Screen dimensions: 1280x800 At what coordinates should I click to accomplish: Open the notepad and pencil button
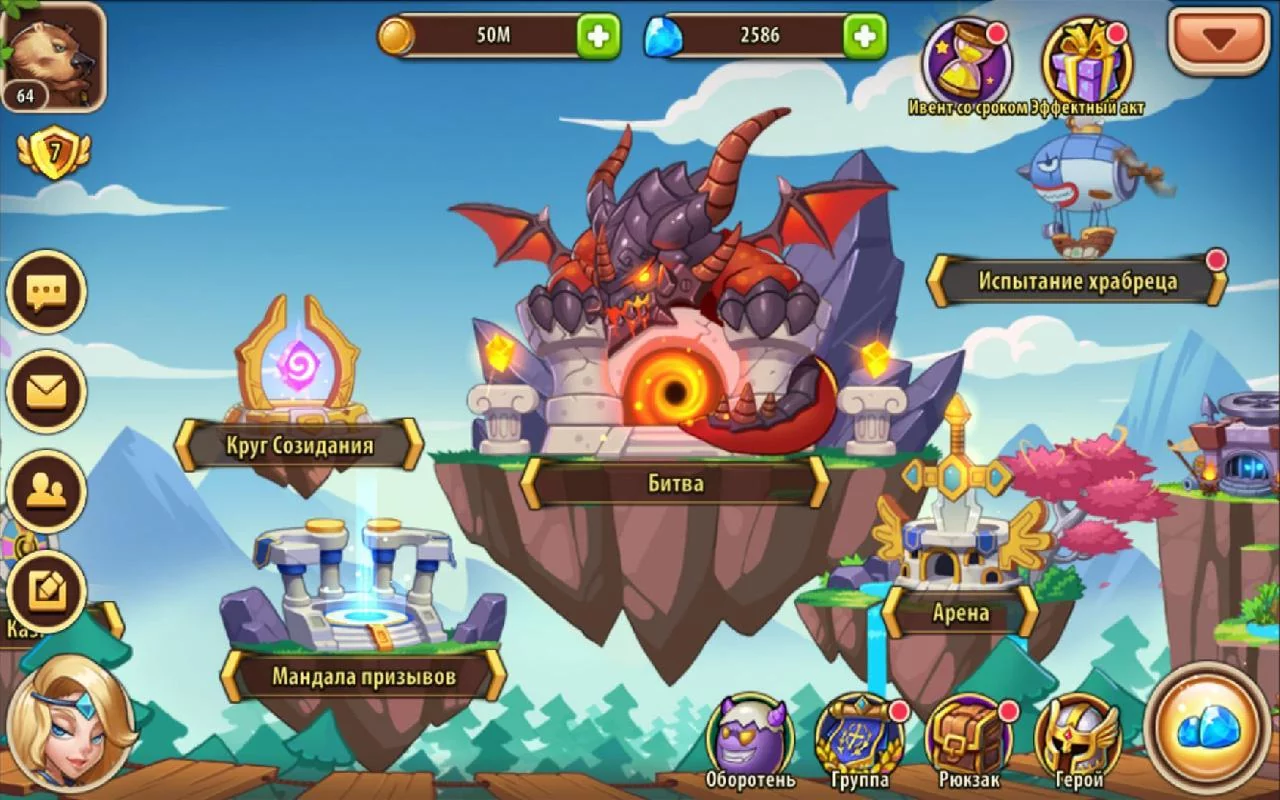coord(46,590)
